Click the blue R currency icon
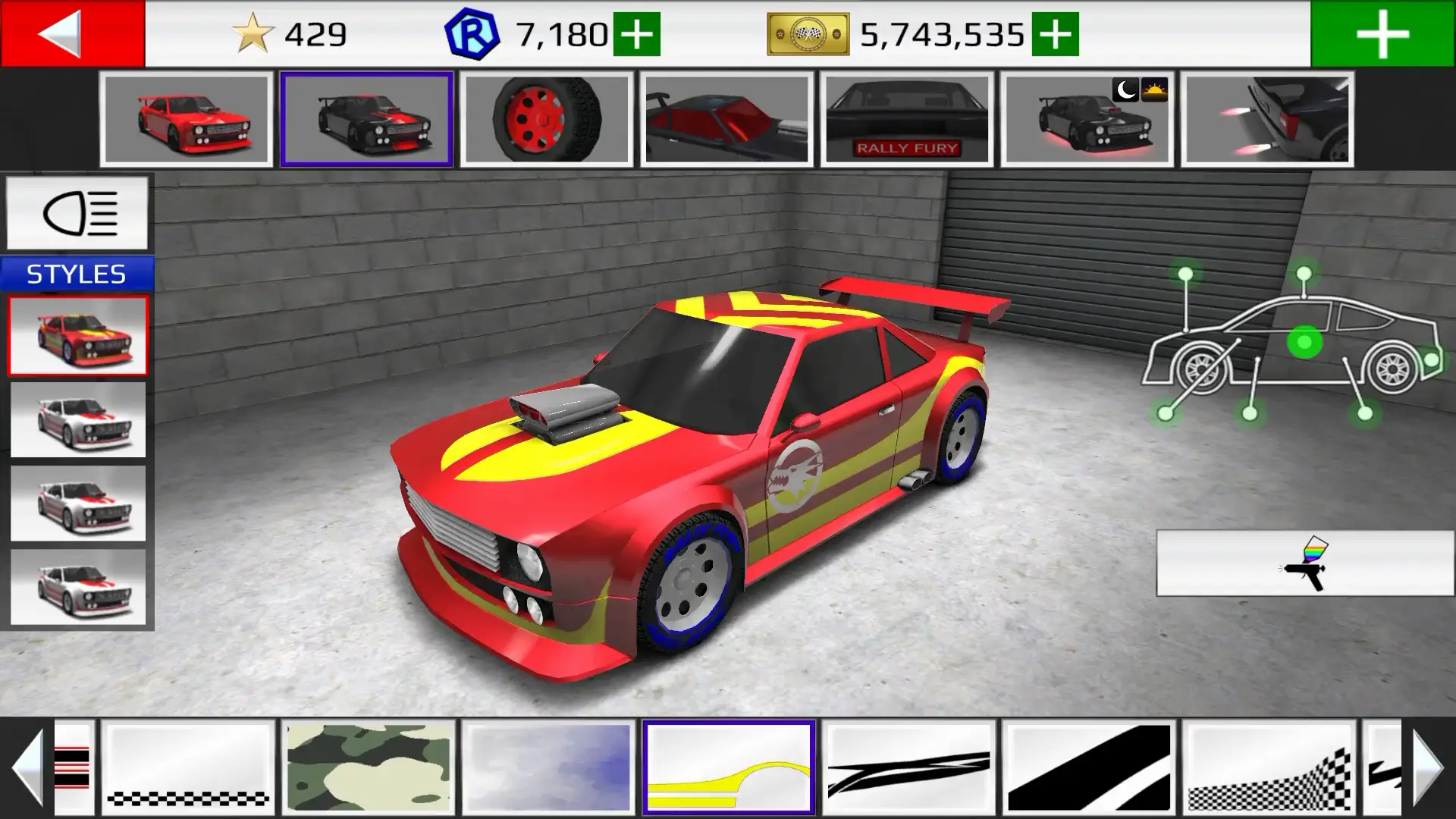This screenshot has width=1456, height=819. [470, 32]
